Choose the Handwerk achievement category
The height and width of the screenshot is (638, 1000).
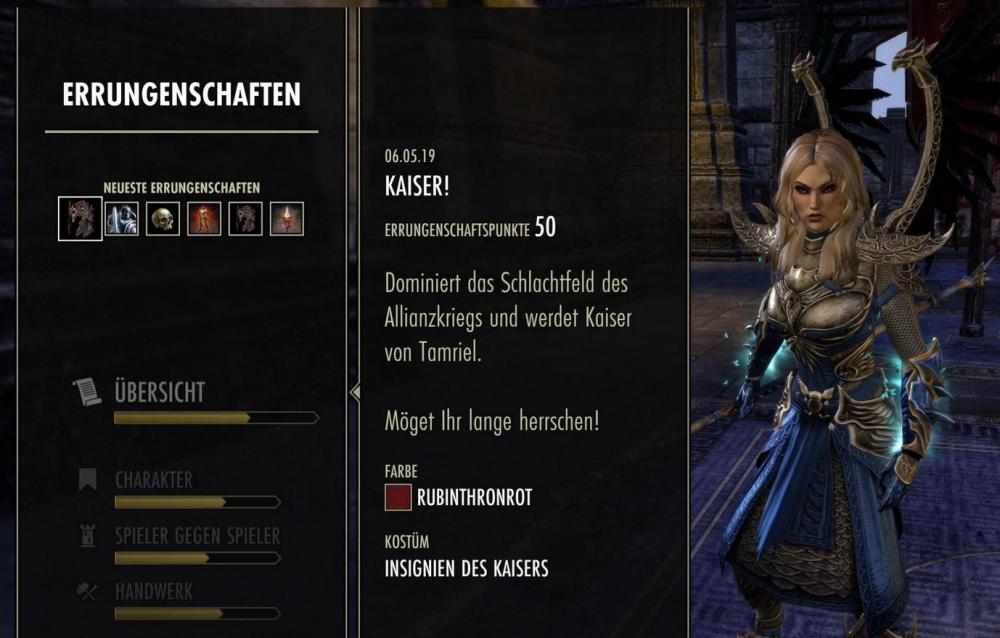[x=153, y=591]
